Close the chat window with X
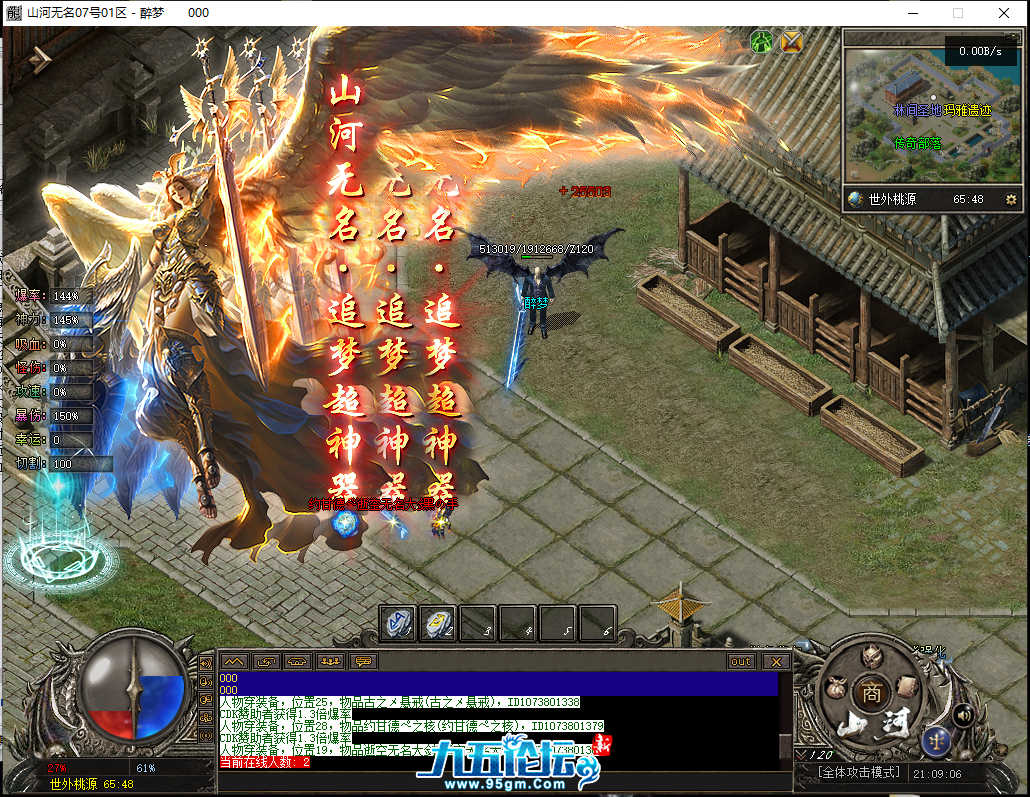1030x797 pixels. [x=775, y=661]
